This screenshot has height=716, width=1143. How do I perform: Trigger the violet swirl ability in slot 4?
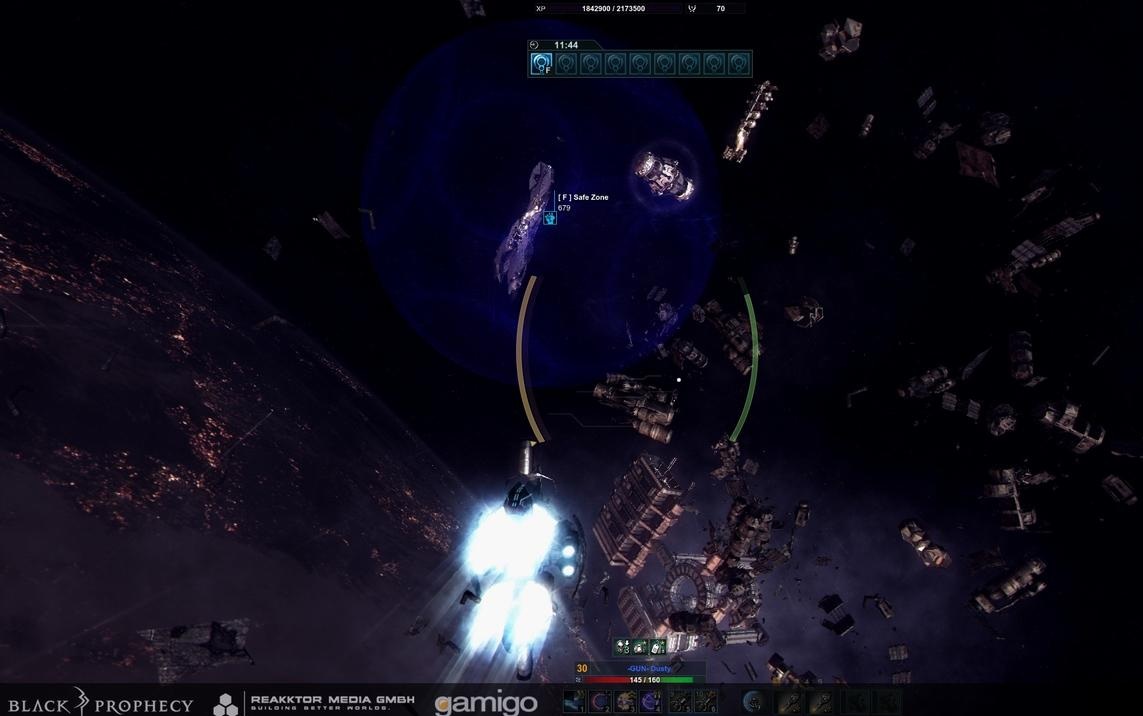tap(652, 702)
